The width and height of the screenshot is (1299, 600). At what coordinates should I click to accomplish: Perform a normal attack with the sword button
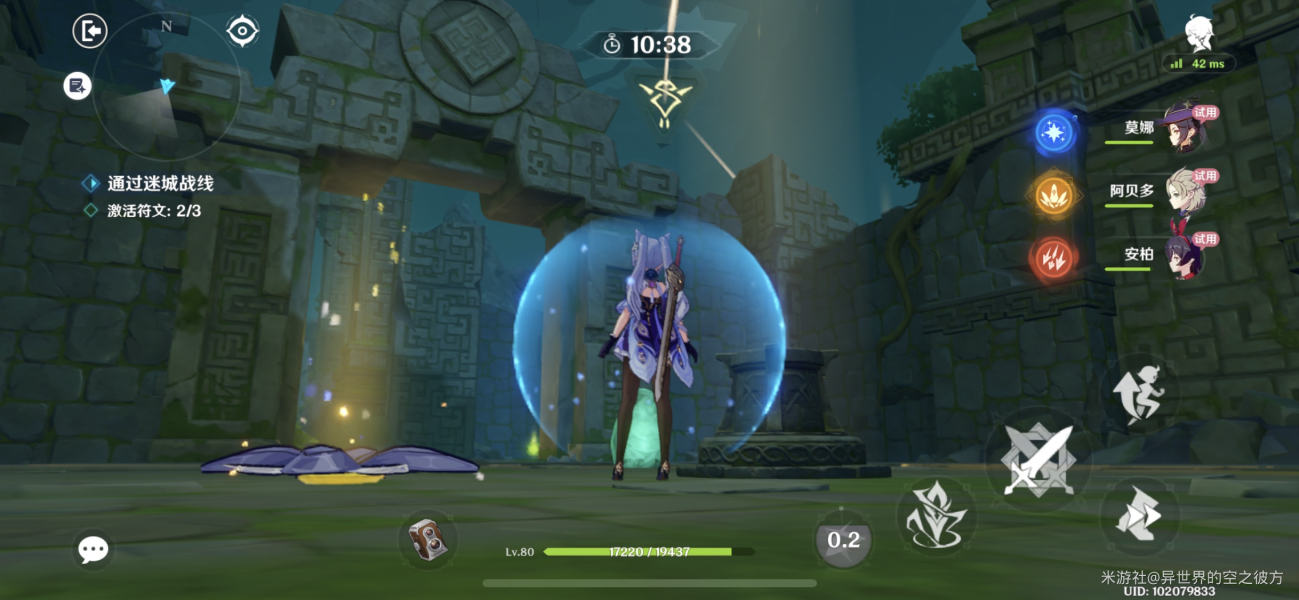(x=1037, y=460)
